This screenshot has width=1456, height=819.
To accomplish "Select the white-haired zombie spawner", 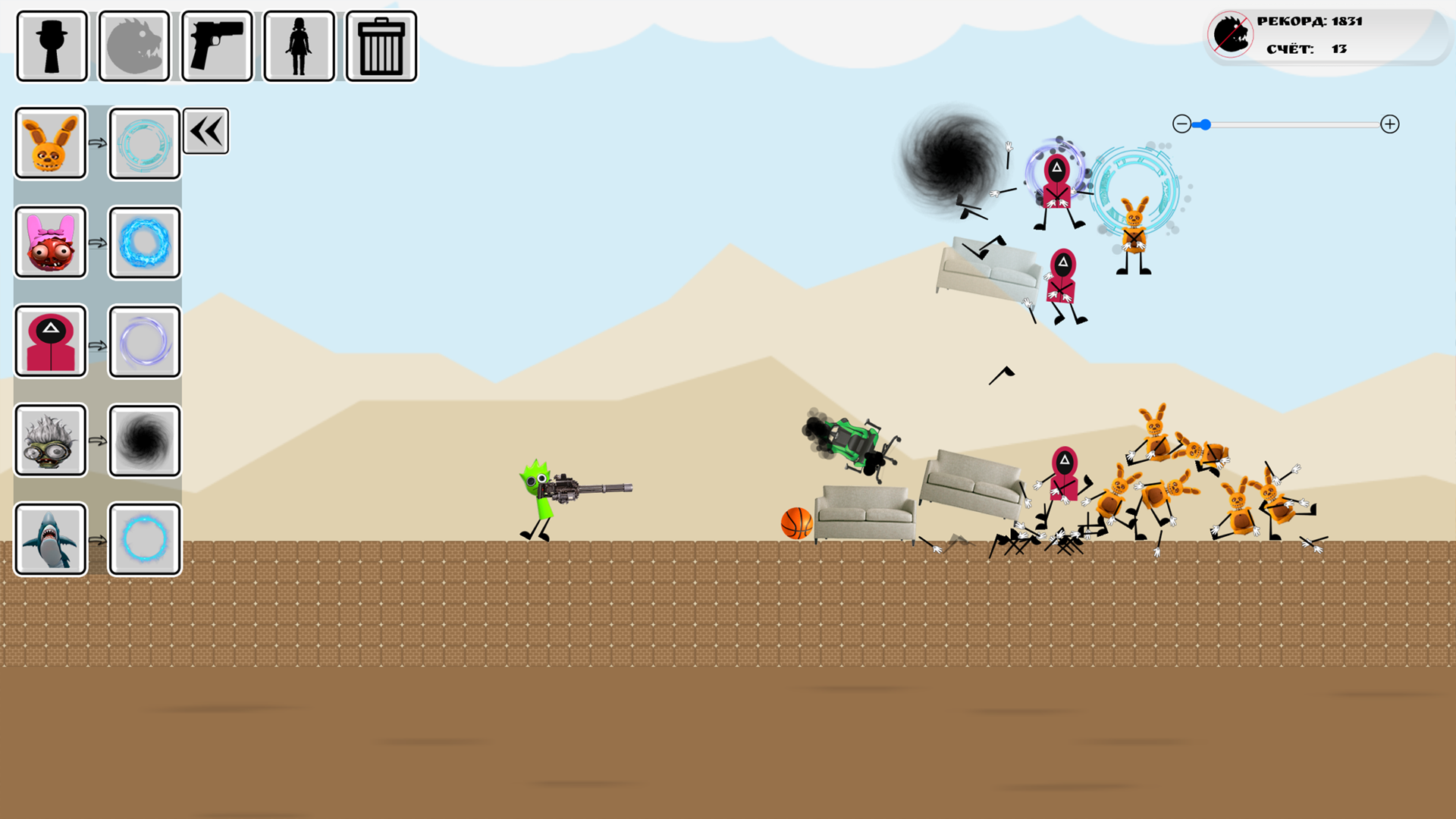I will pos(50,441).
